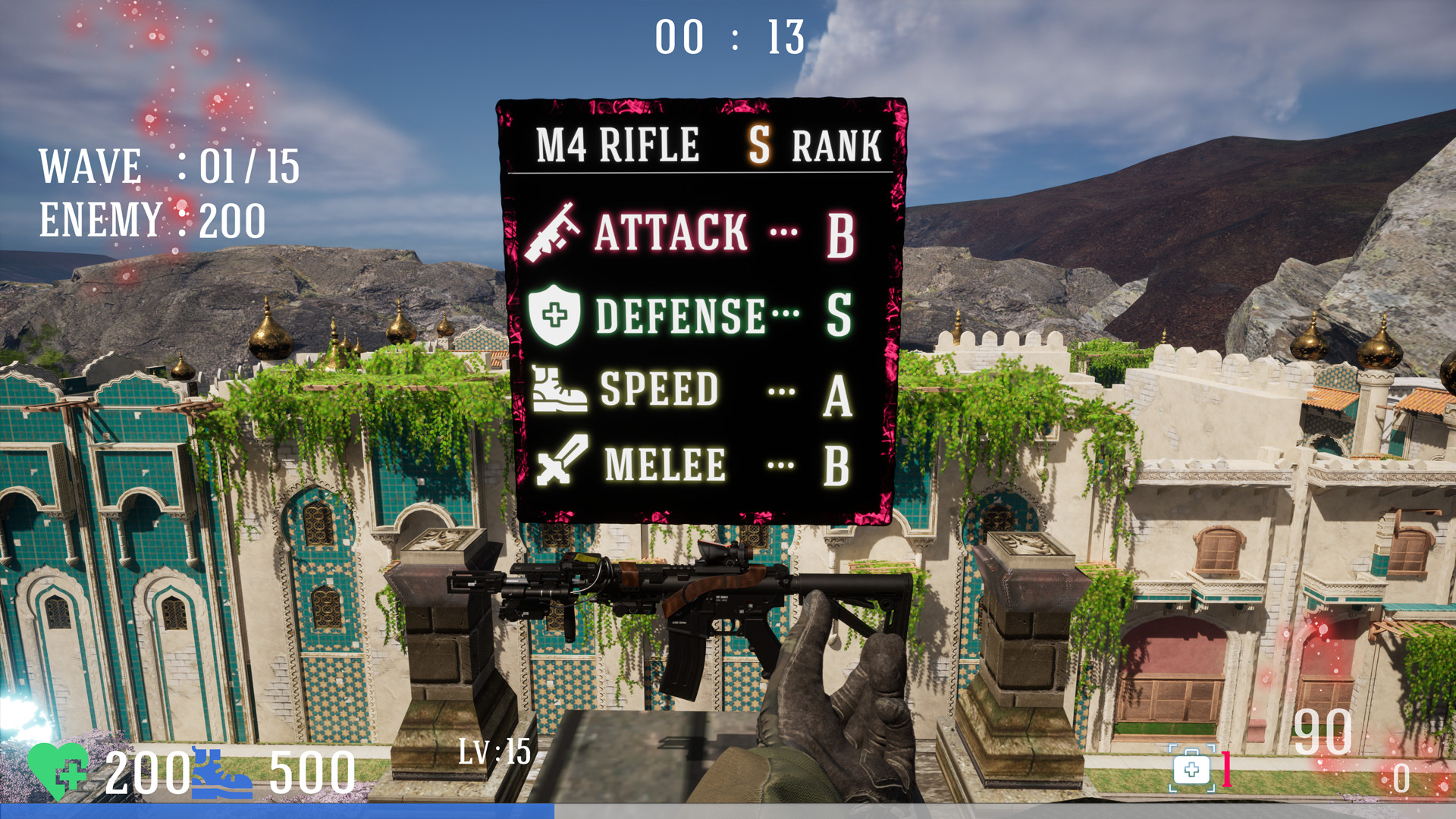
Task: Open the M4 RIFLE title label
Action: click(x=618, y=143)
